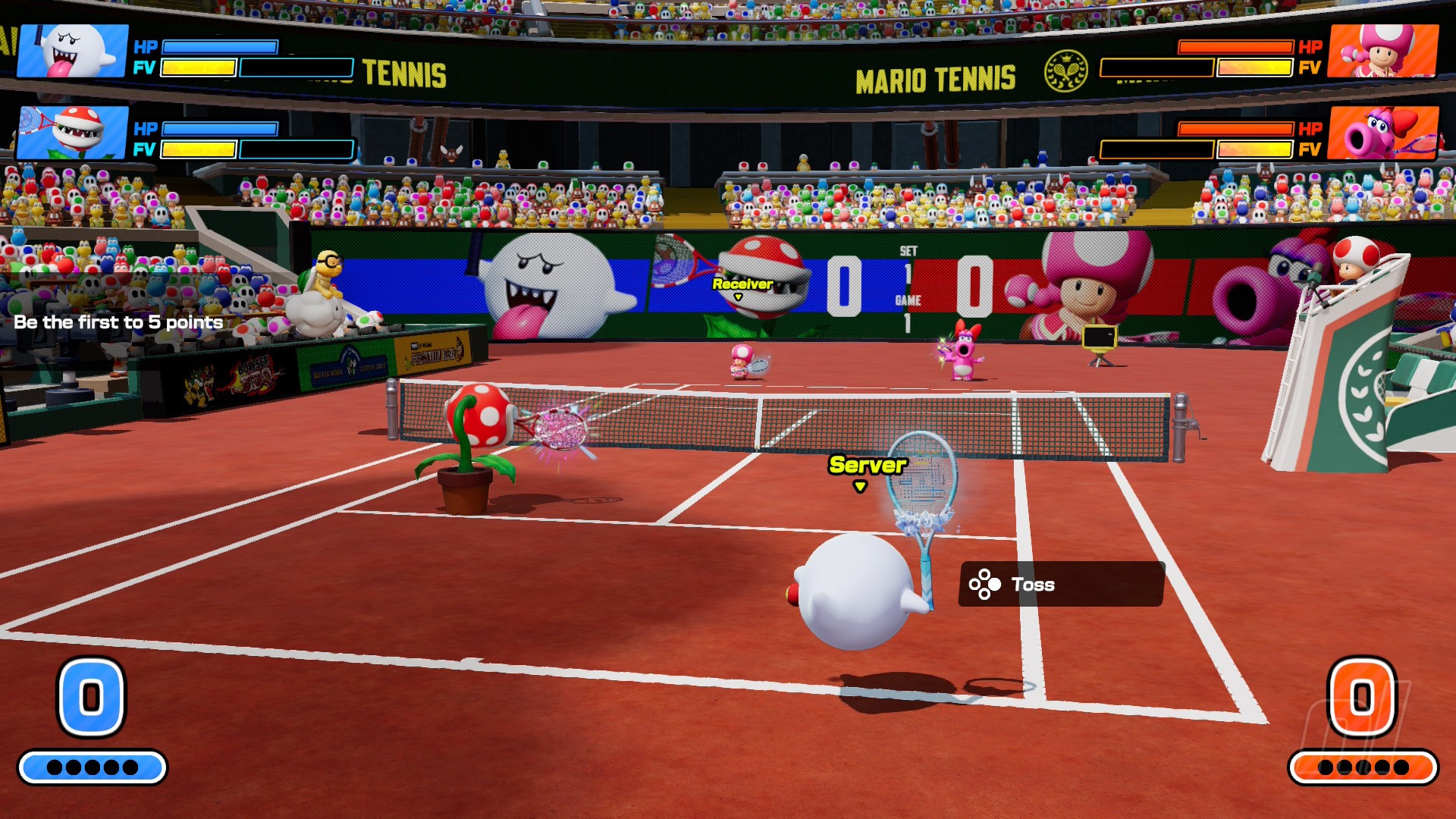This screenshot has height=819, width=1456.
Task: Select Boo's player portrait
Action: [73, 51]
